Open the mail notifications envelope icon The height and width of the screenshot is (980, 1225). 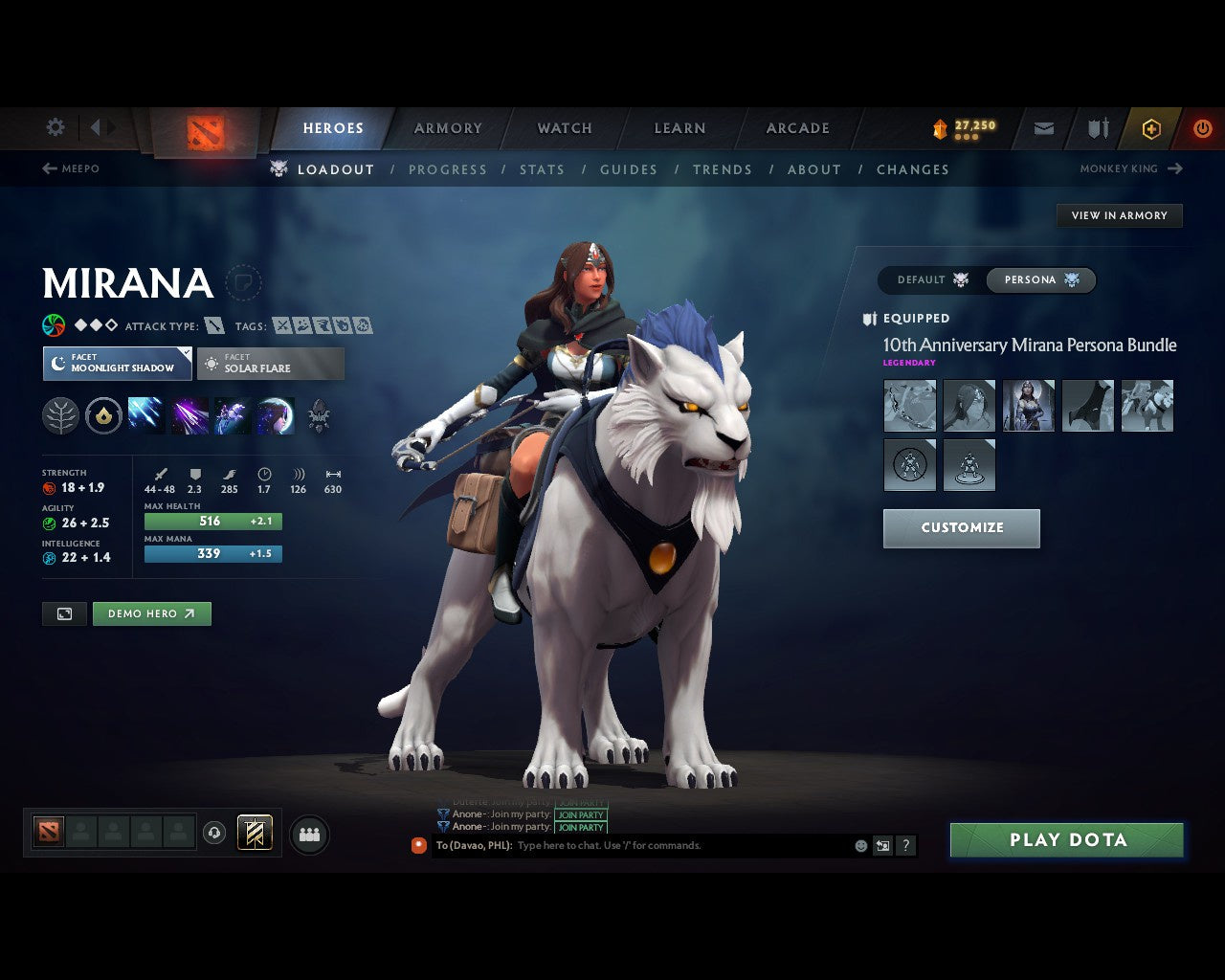[1042, 128]
